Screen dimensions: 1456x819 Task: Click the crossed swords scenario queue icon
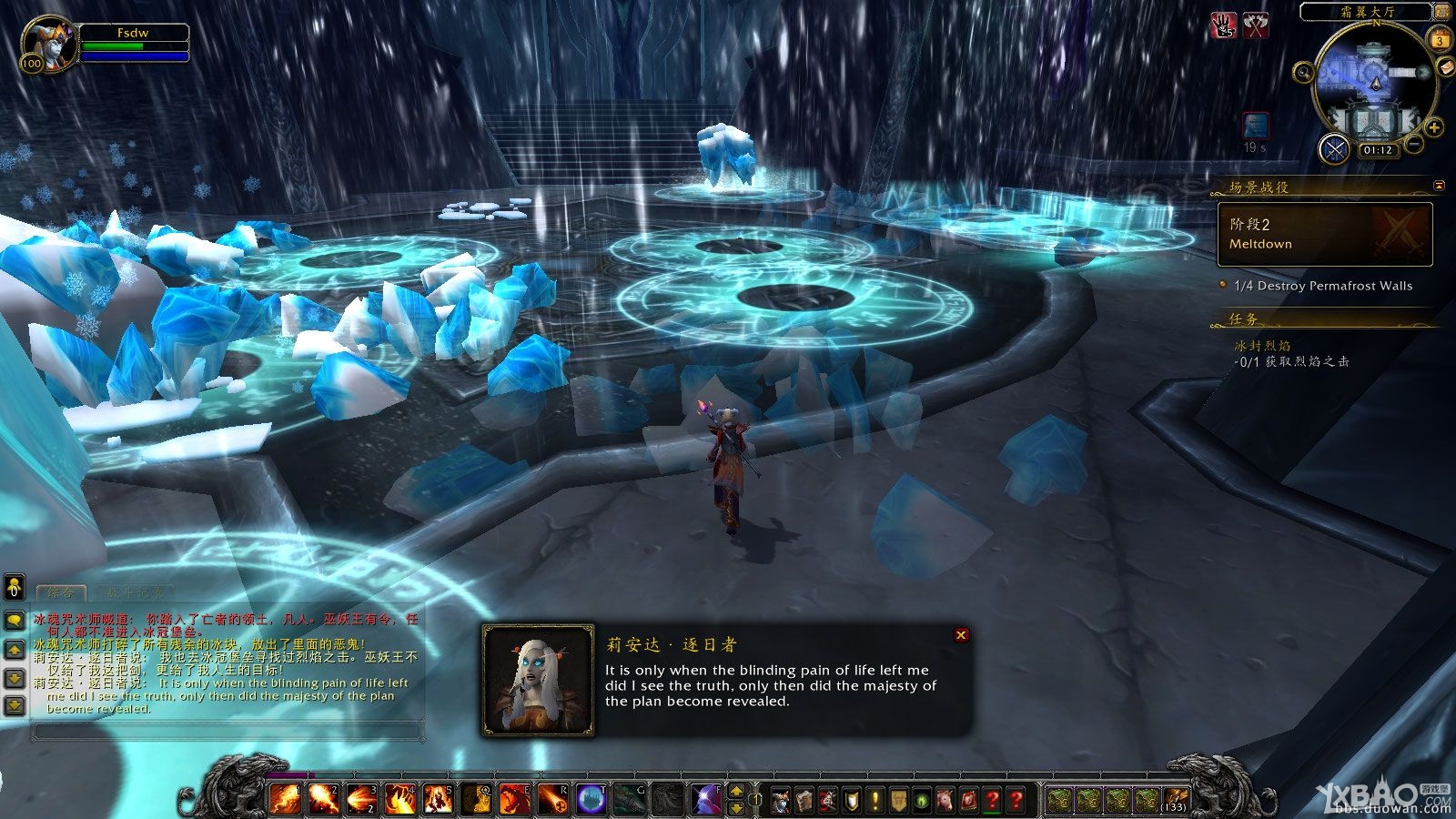pos(1335,148)
